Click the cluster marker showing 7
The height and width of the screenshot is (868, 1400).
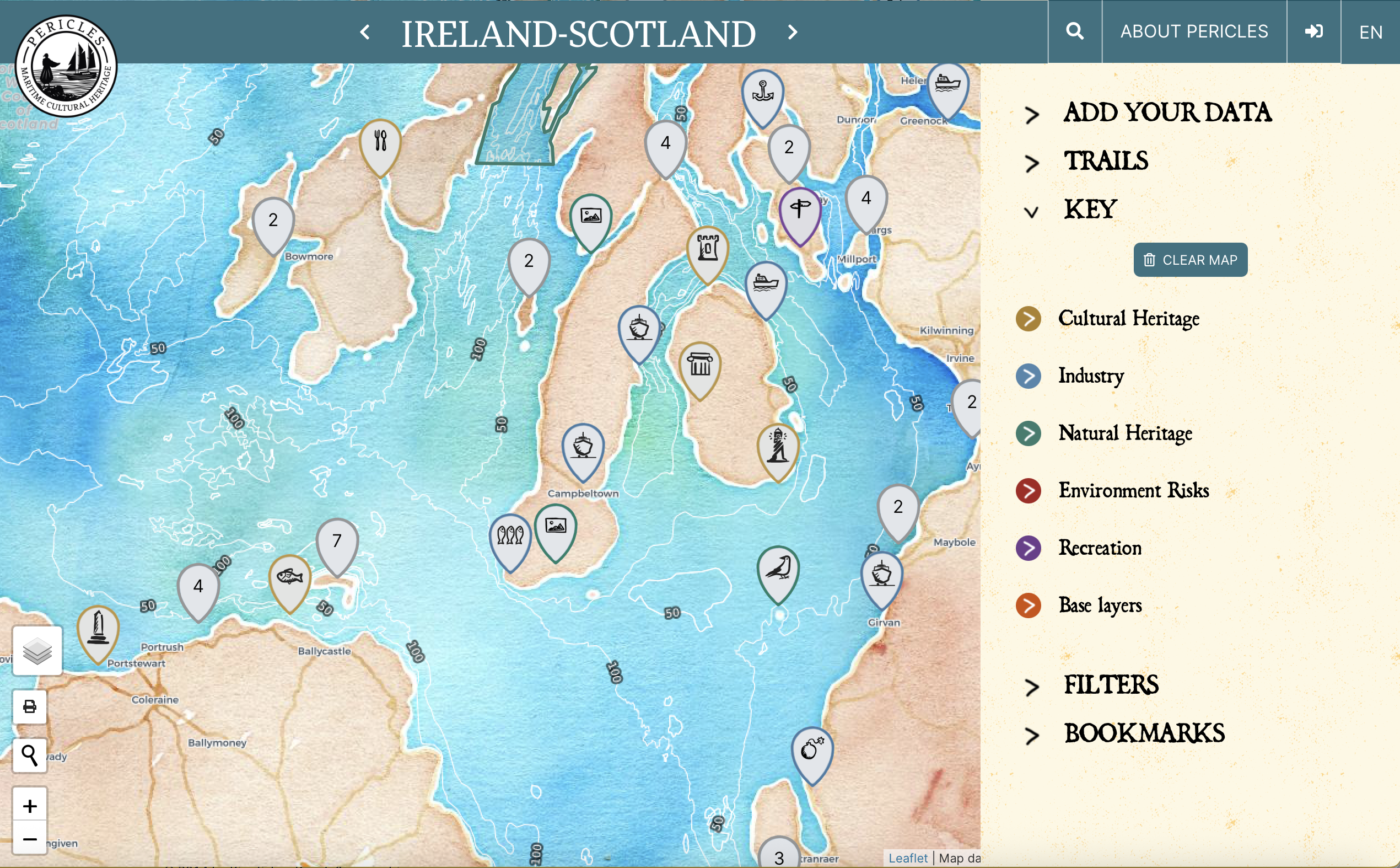(x=337, y=540)
